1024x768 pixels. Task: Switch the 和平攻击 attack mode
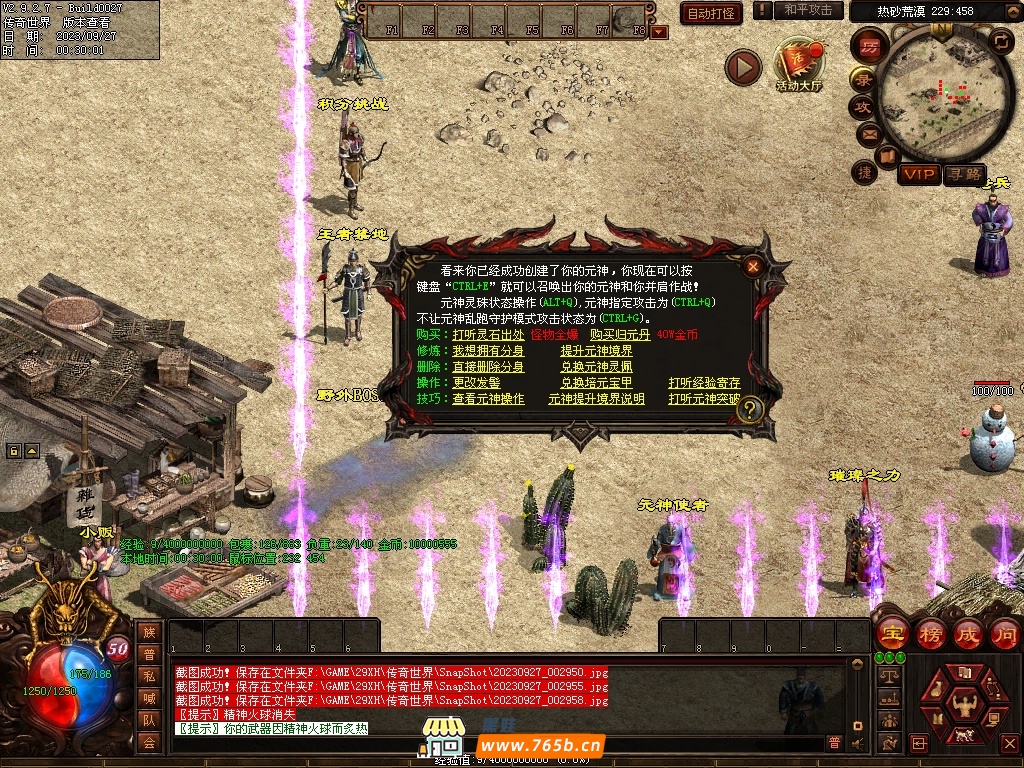point(808,10)
